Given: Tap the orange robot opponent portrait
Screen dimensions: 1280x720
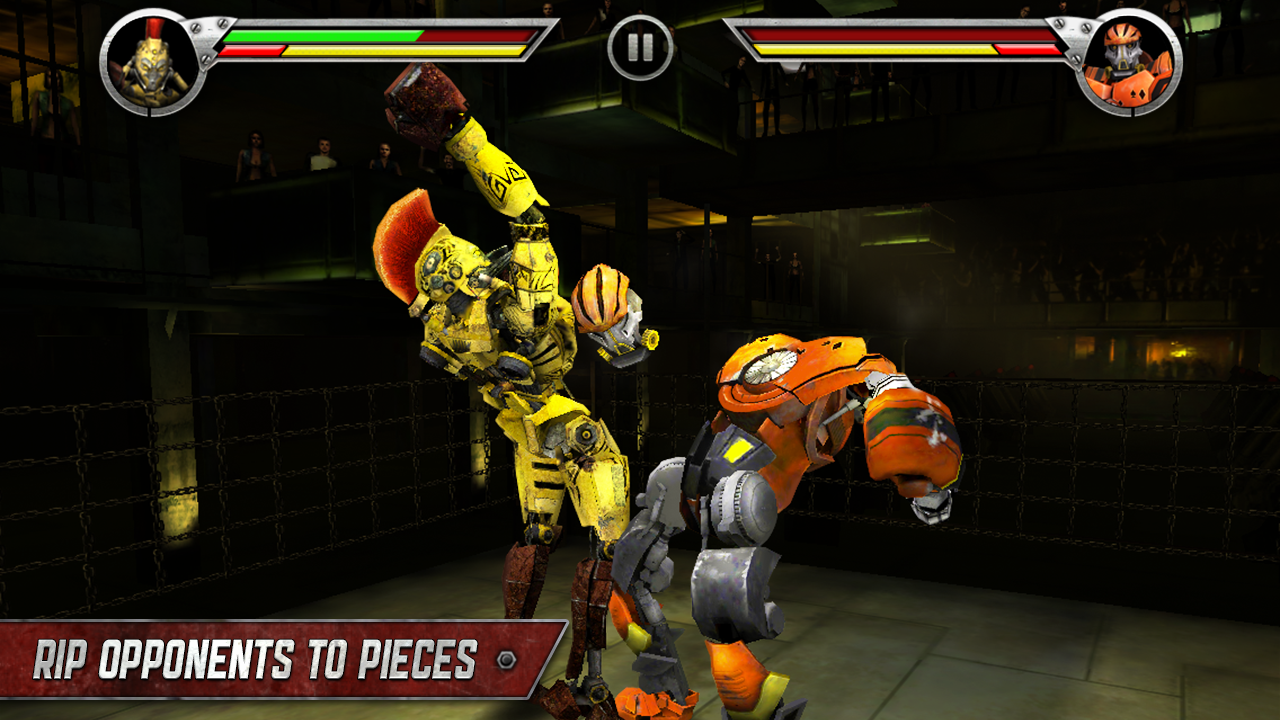Looking at the screenshot, I should pyautogui.click(x=1129, y=62).
